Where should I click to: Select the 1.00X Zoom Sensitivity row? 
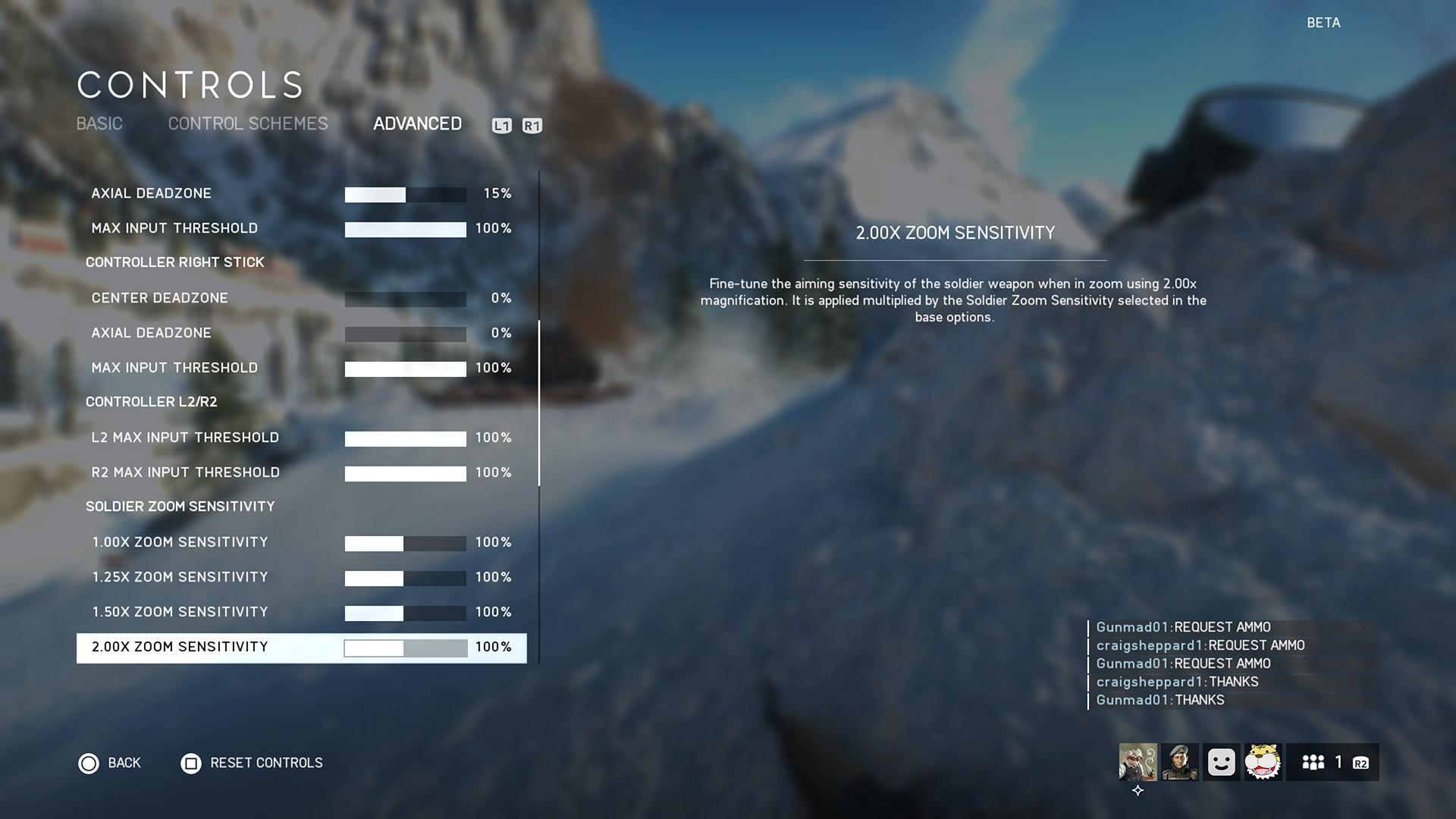(x=180, y=542)
